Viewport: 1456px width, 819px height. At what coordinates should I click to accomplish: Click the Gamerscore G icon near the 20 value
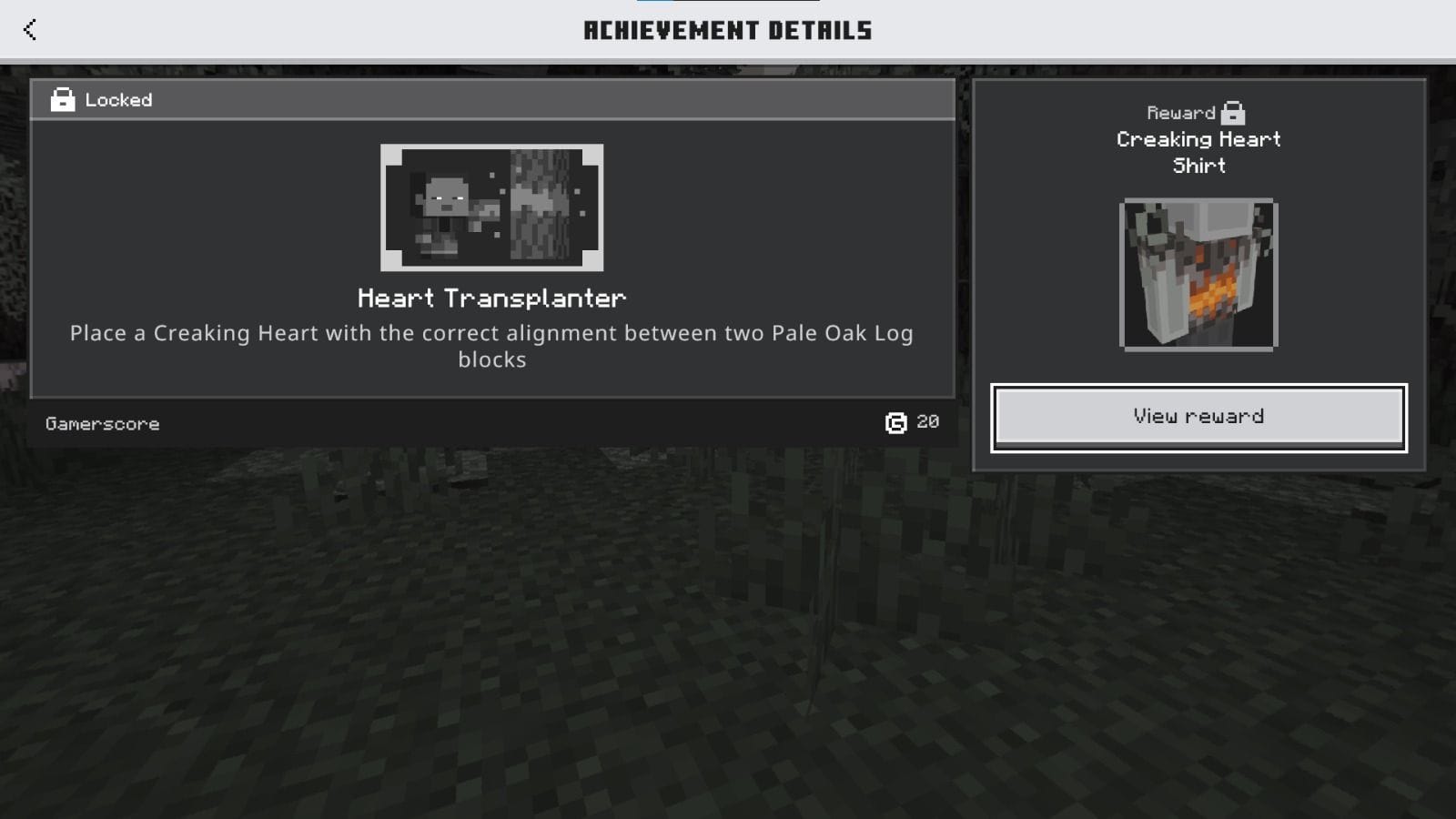895,421
